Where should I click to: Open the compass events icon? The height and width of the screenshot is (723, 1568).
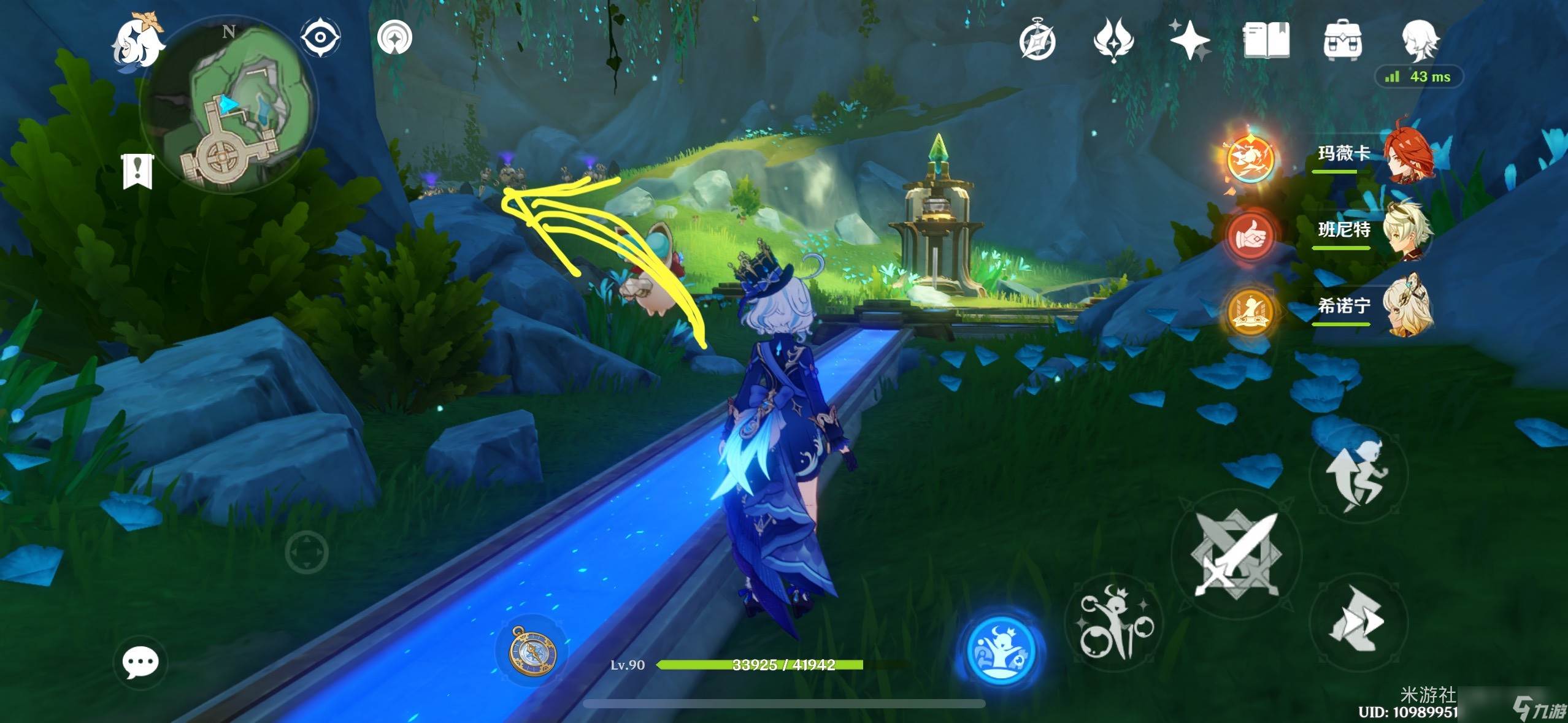tap(1037, 40)
